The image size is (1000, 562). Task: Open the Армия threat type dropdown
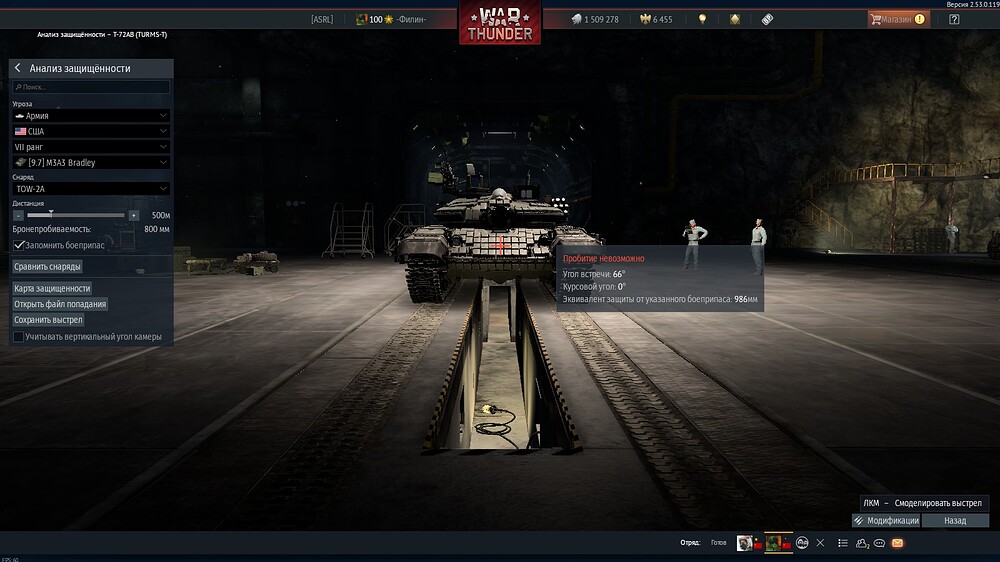pos(91,116)
